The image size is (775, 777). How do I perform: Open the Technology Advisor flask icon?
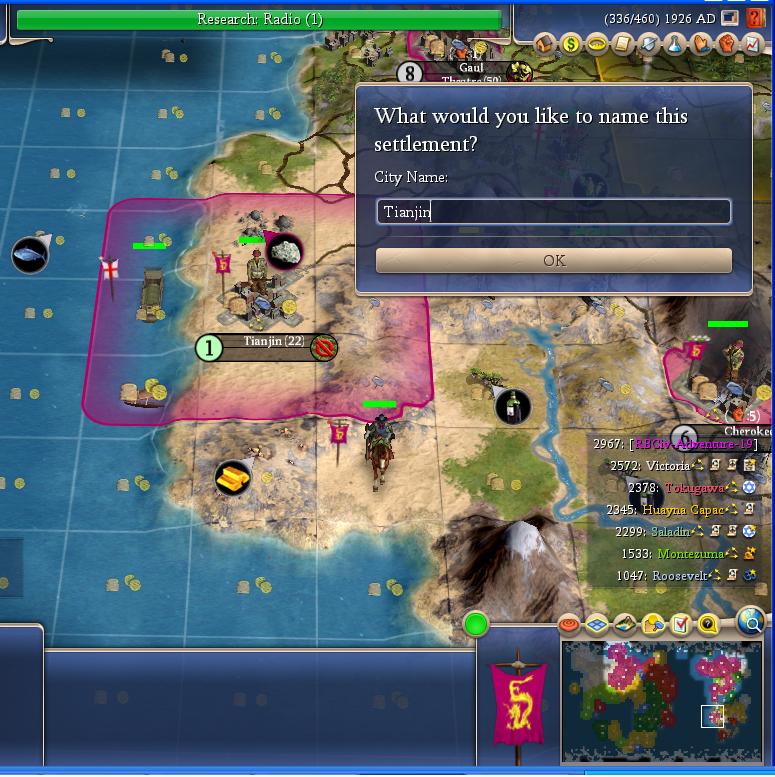675,43
